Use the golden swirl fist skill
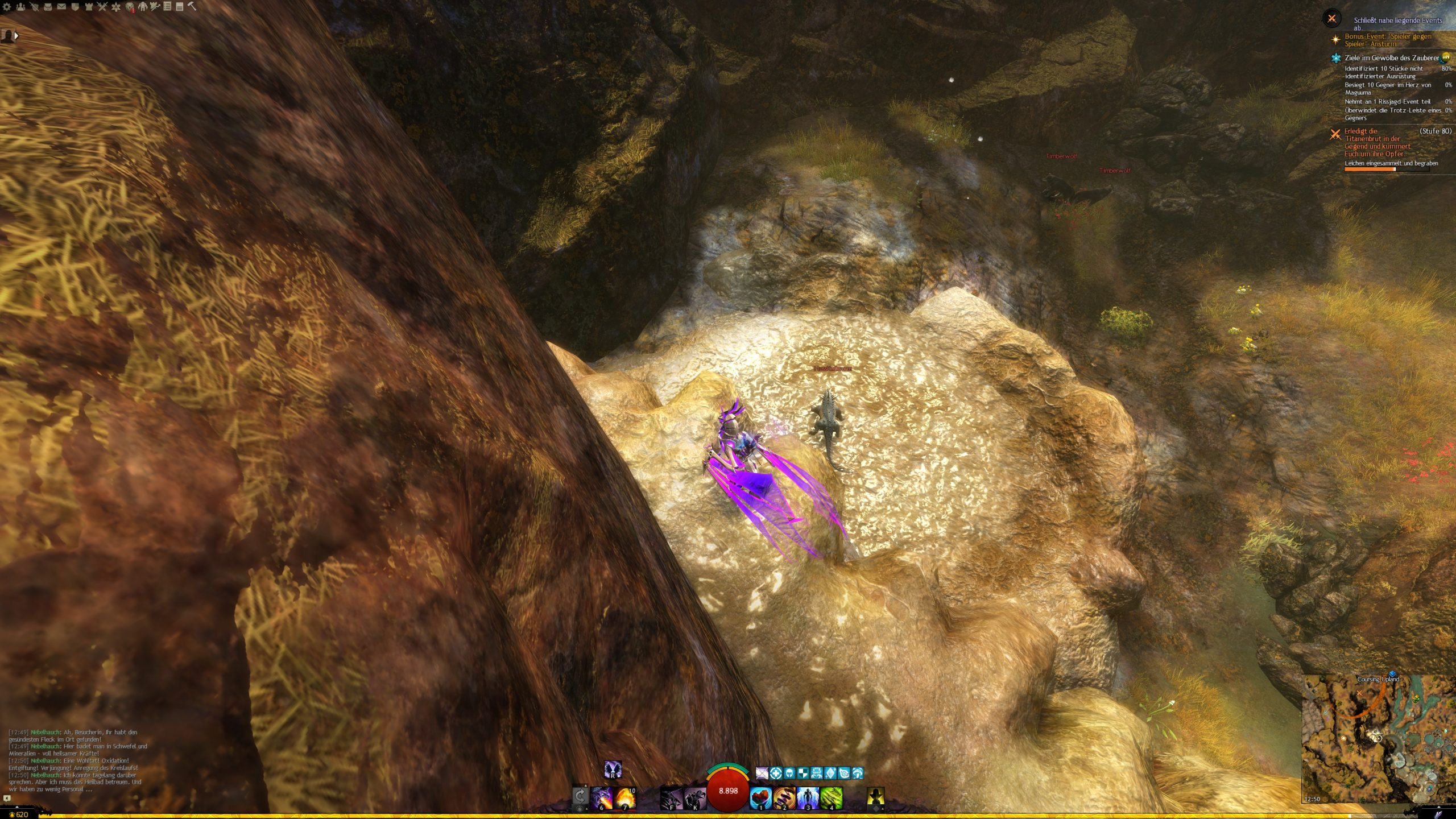The image size is (1456, 819). coord(784,797)
